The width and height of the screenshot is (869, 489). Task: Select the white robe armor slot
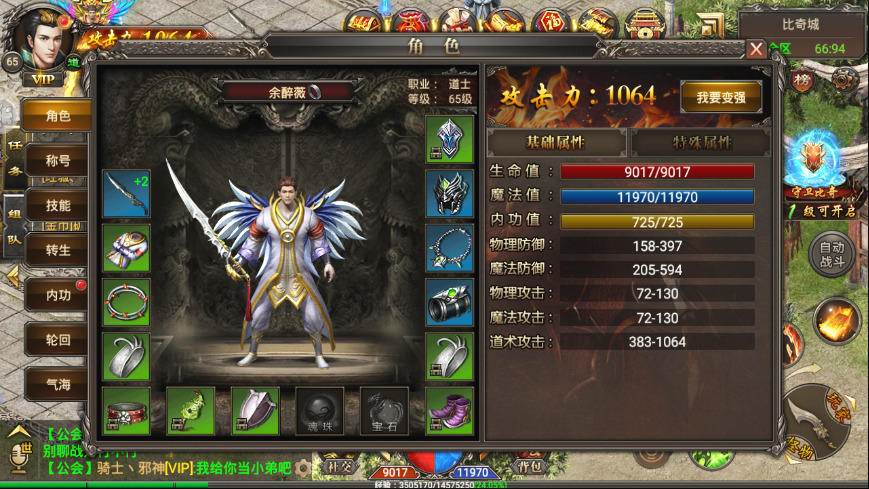pyautogui.click(x=126, y=248)
